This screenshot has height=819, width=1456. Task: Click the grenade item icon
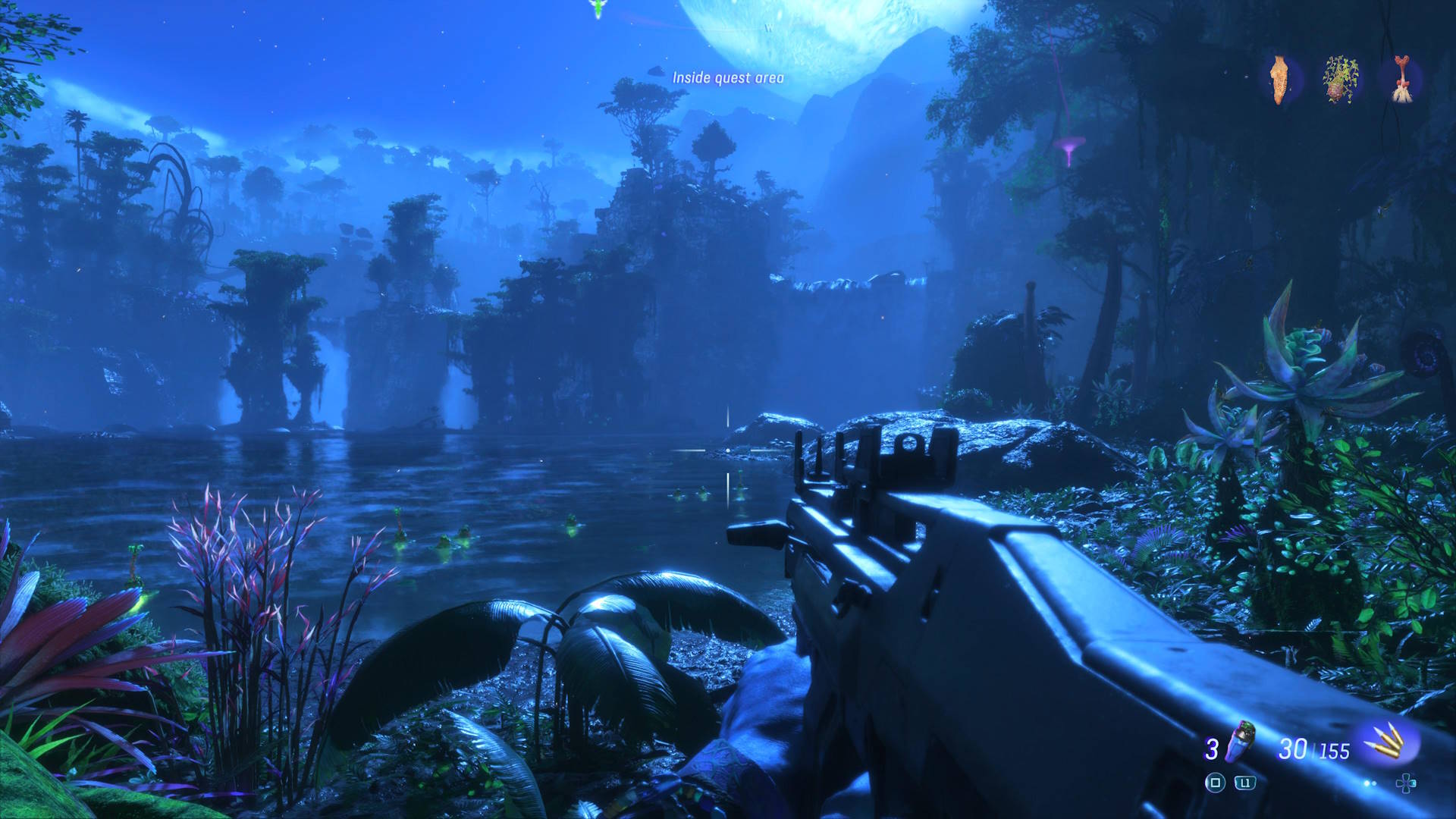[1241, 741]
